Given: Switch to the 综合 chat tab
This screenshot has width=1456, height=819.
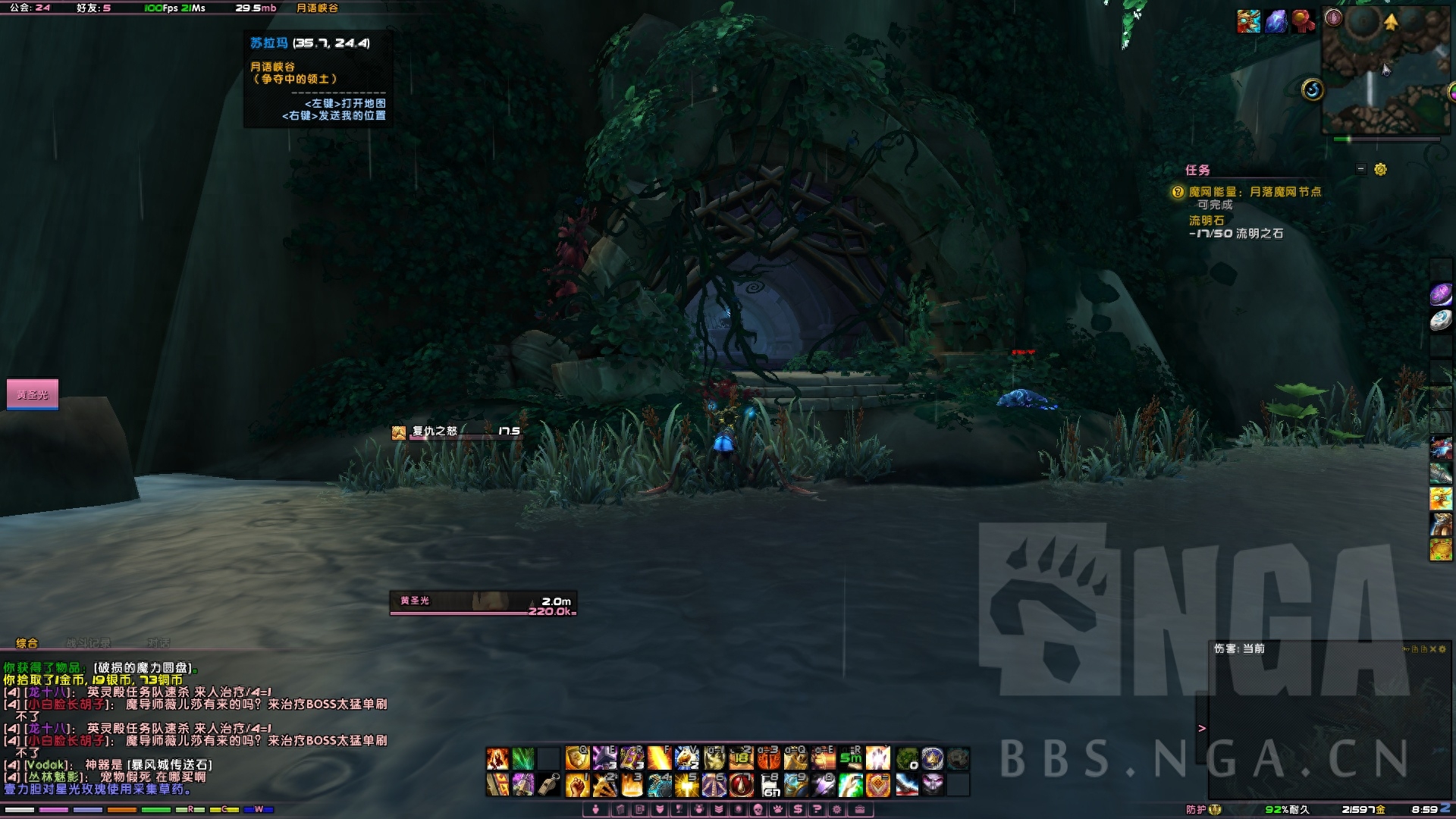Looking at the screenshot, I should pyautogui.click(x=27, y=643).
